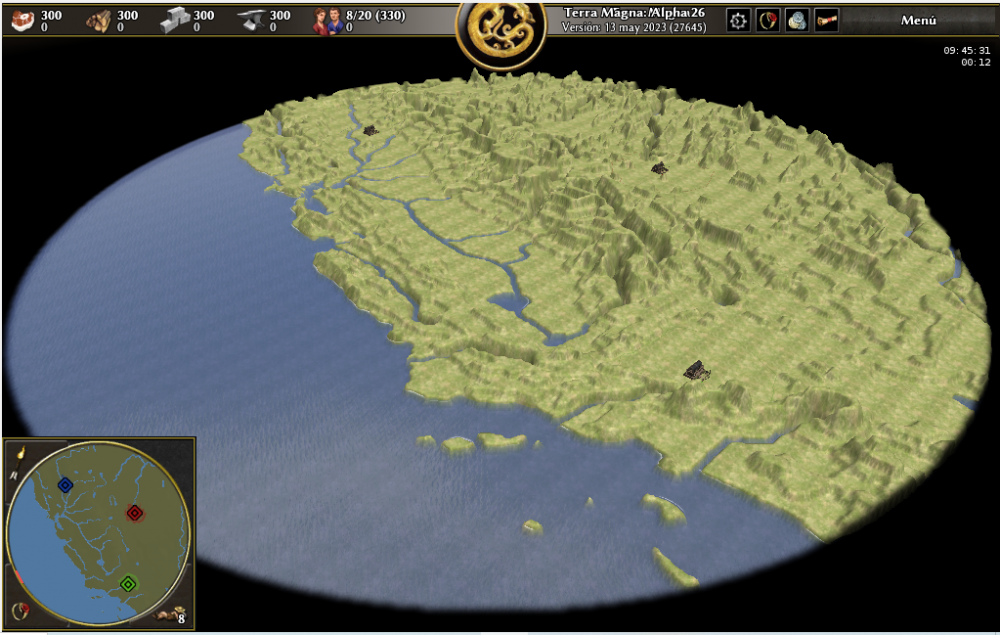This screenshot has height=635, width=1000.
Task: Open the Menú dropdown button
Action: point(918,20)
